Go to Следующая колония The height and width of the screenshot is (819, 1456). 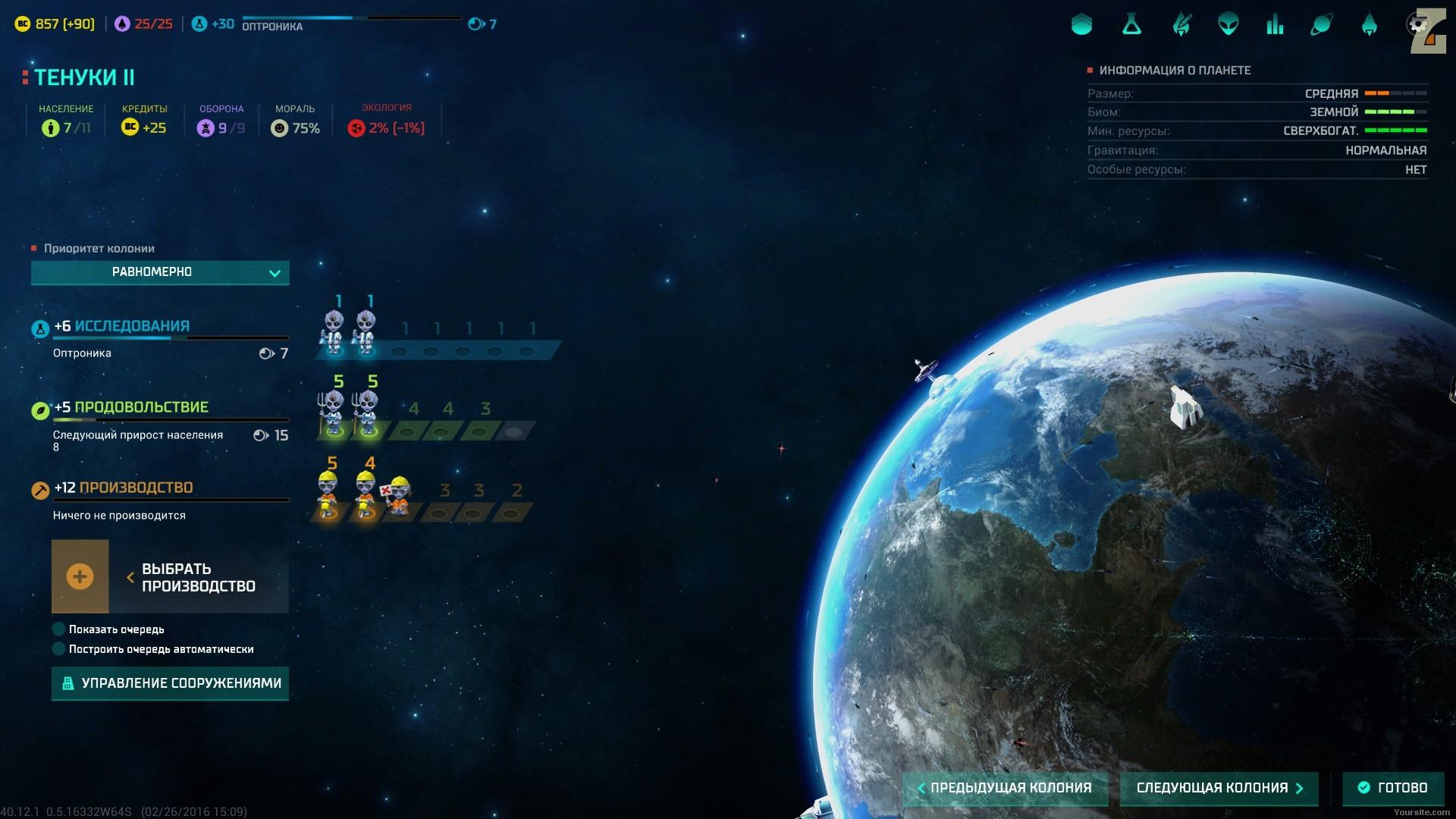point(1219,788)
